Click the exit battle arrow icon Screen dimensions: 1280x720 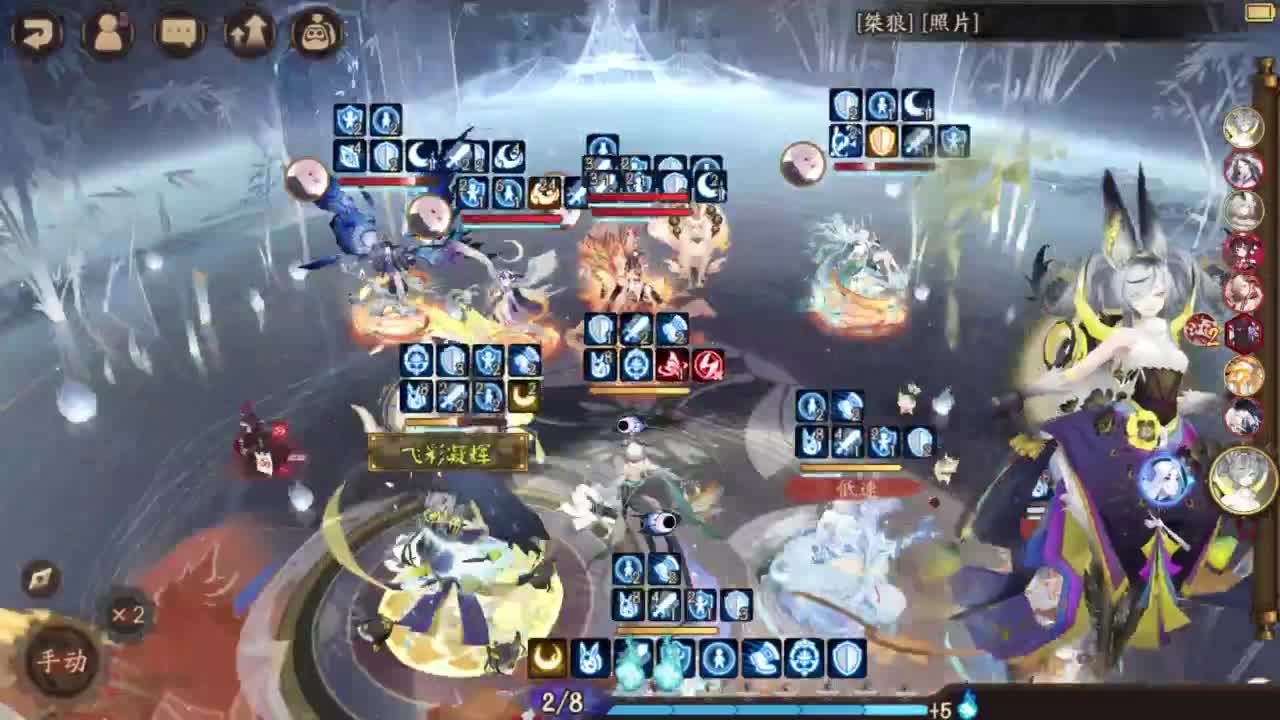click(x=36, y=32)
